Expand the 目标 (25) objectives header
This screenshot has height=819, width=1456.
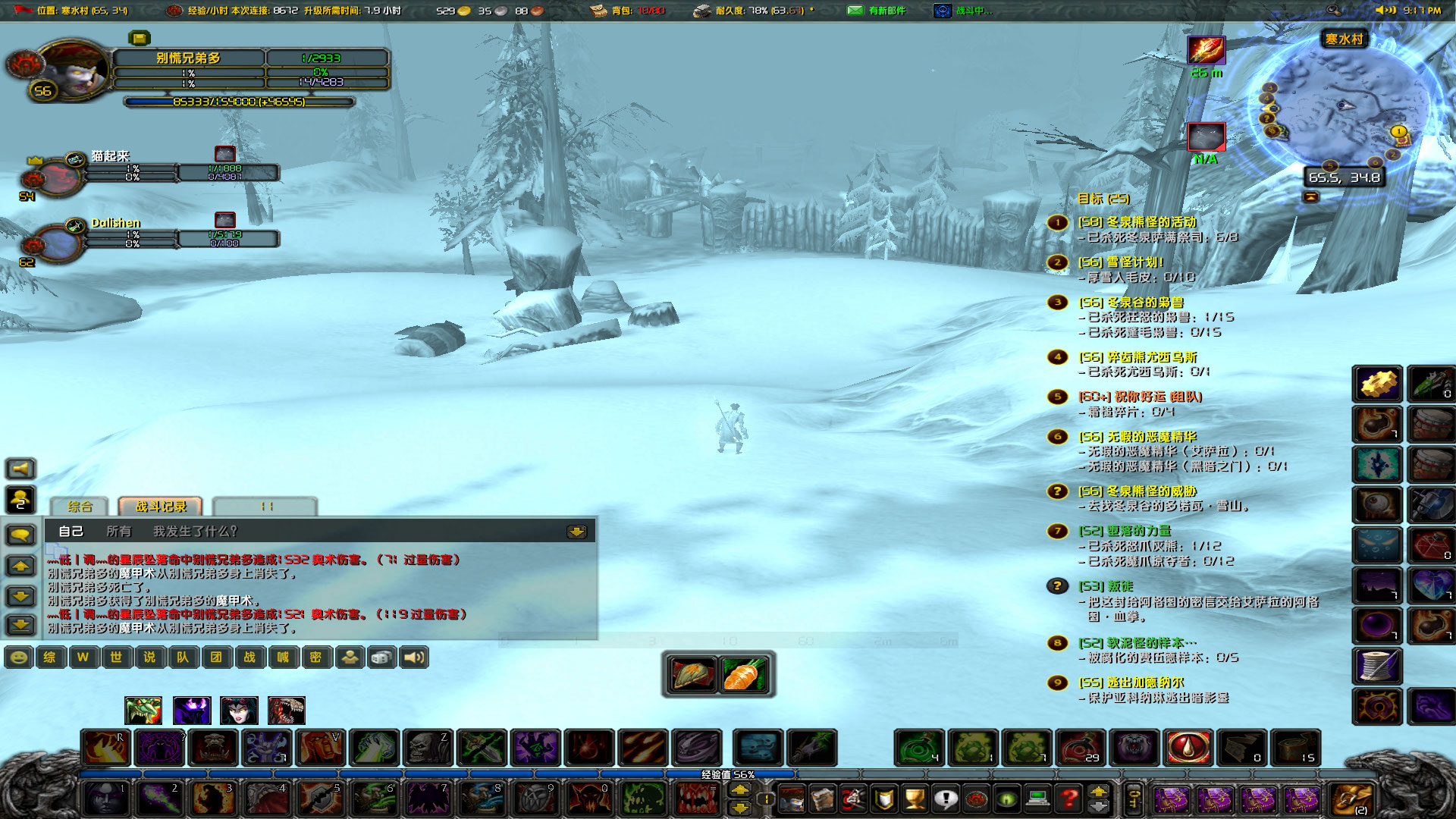point(1103,198)
